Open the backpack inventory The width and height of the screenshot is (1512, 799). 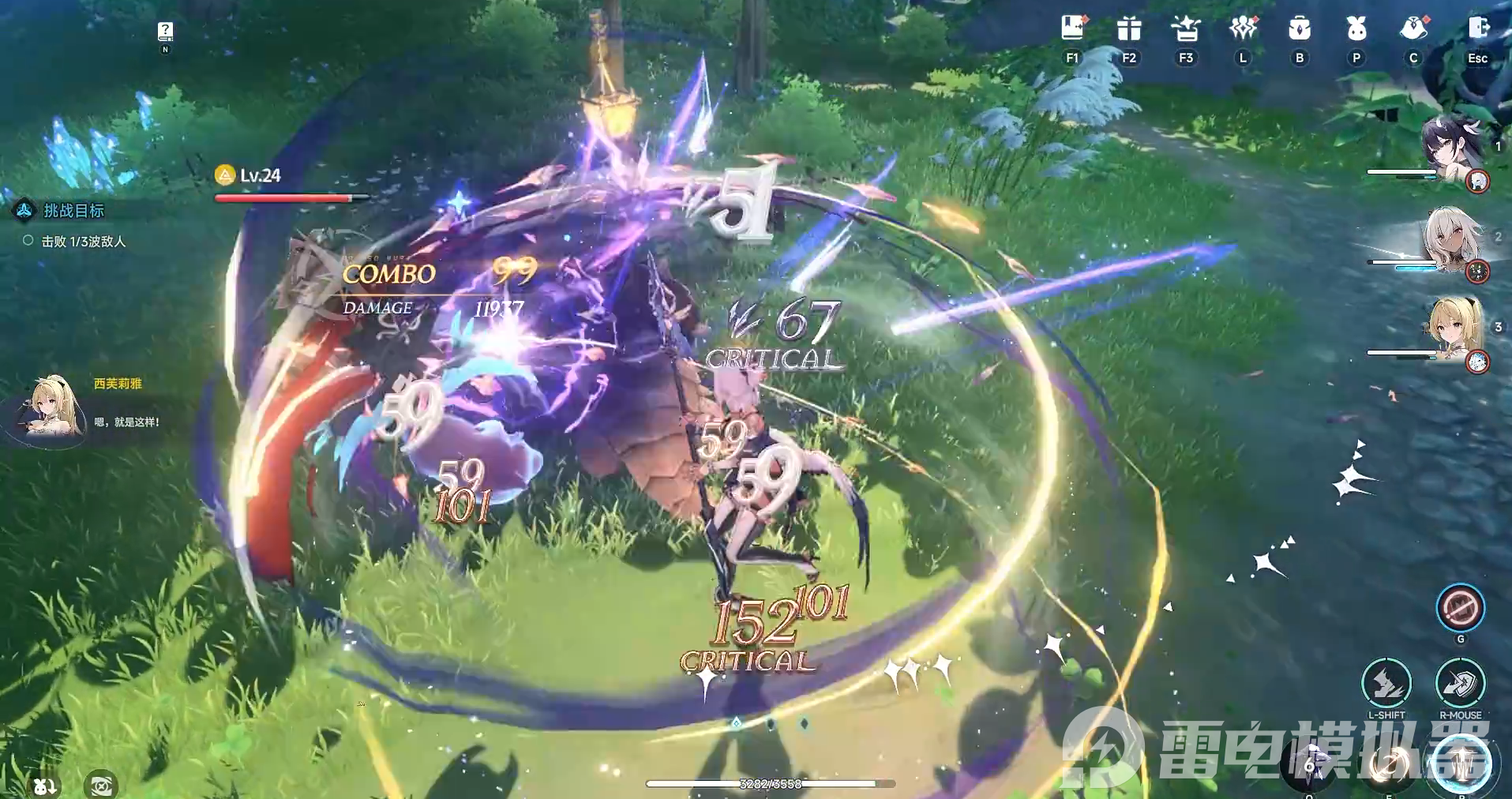click(1300, 29)
